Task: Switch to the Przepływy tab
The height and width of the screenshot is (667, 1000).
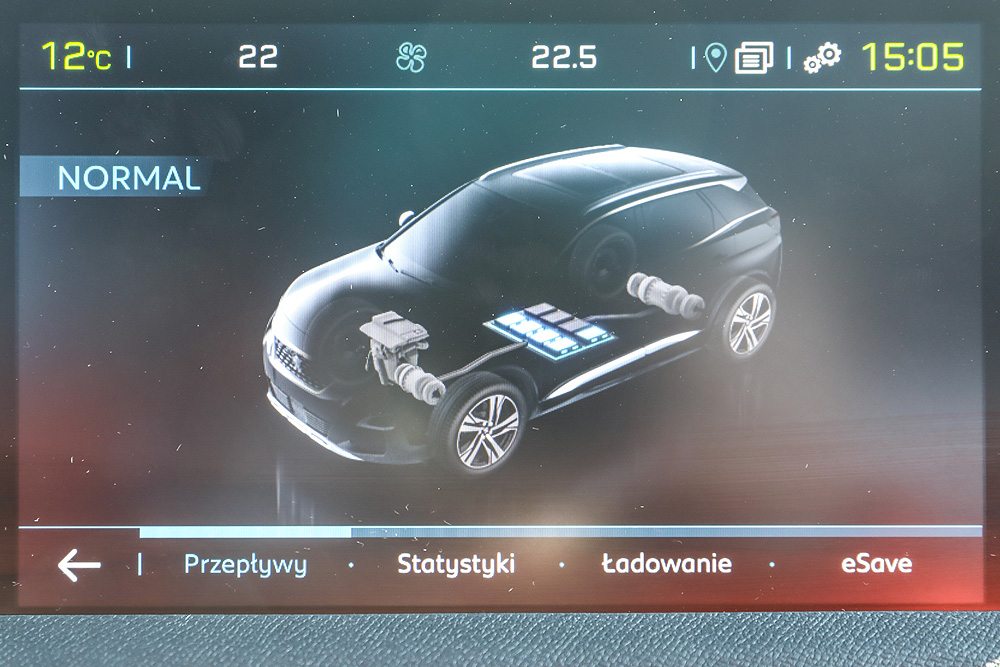Action: coord(245,564)
